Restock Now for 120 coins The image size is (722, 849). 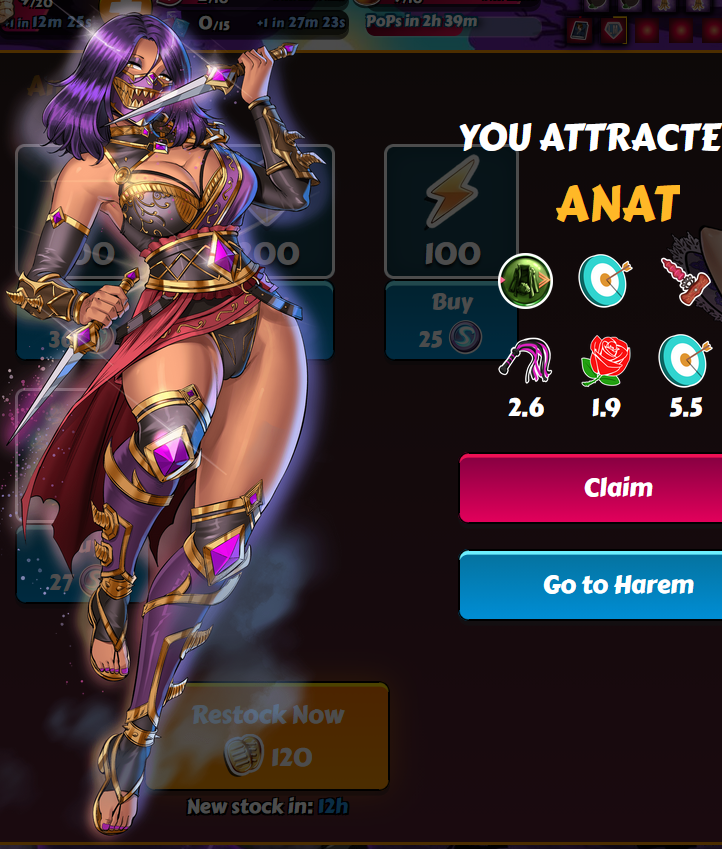point(268,737)
